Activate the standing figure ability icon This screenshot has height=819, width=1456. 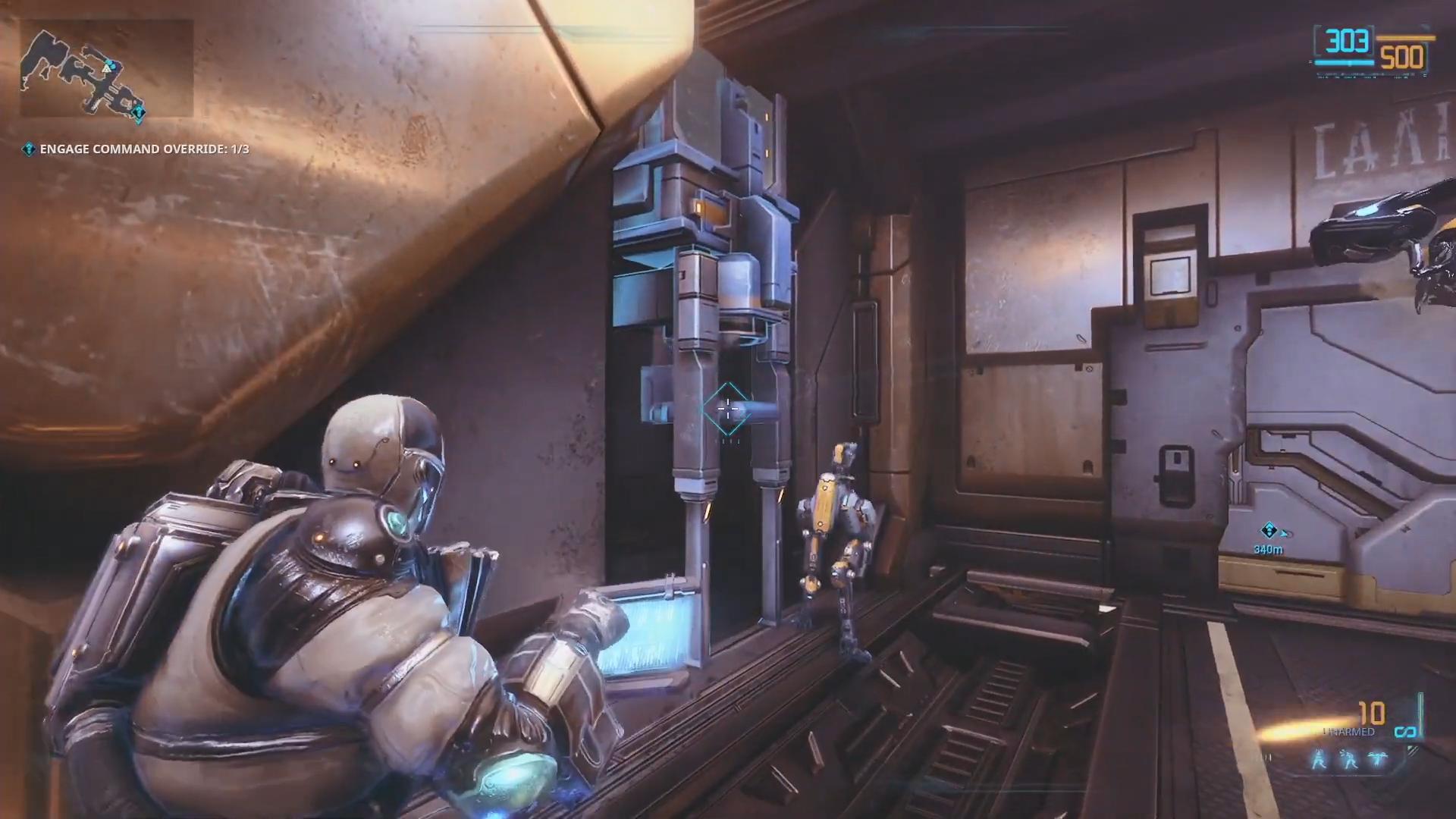tap(1320, 761)
